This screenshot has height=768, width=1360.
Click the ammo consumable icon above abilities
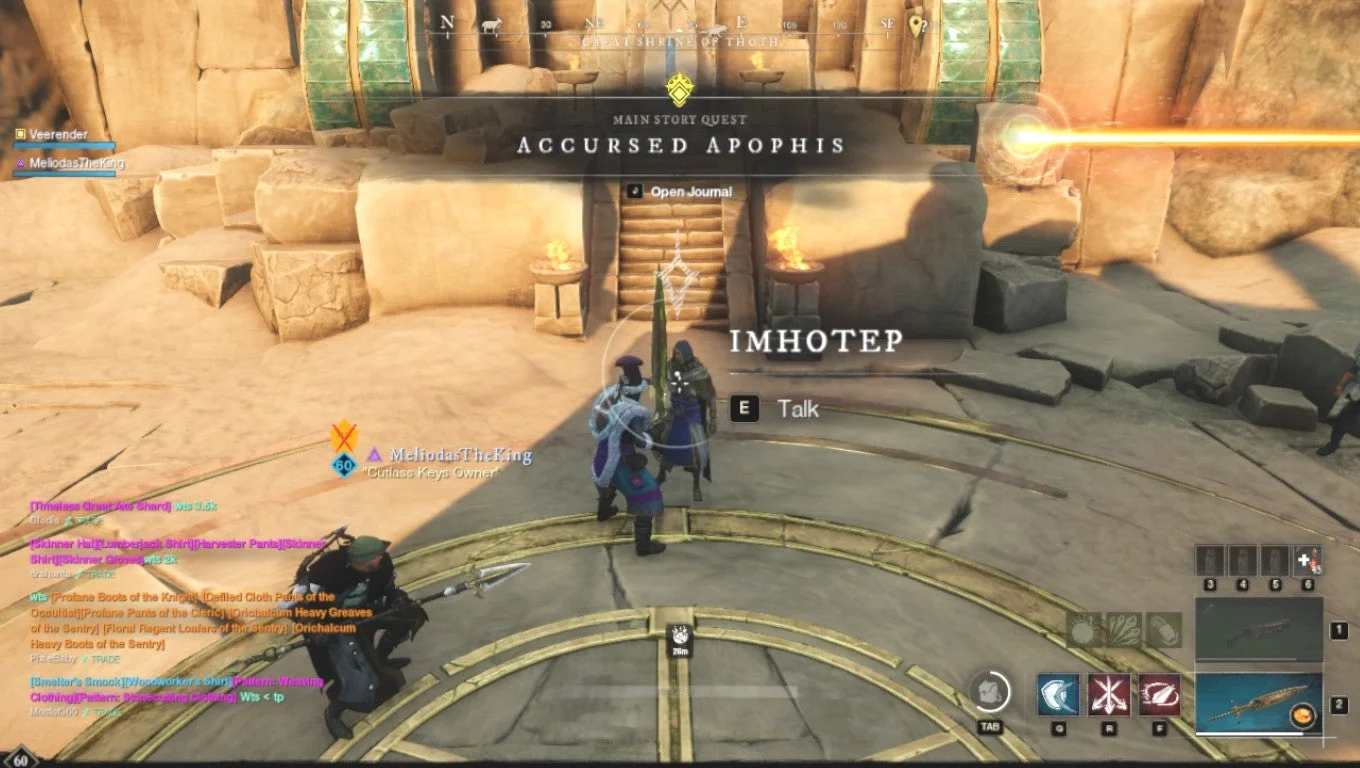point(1122,632)
